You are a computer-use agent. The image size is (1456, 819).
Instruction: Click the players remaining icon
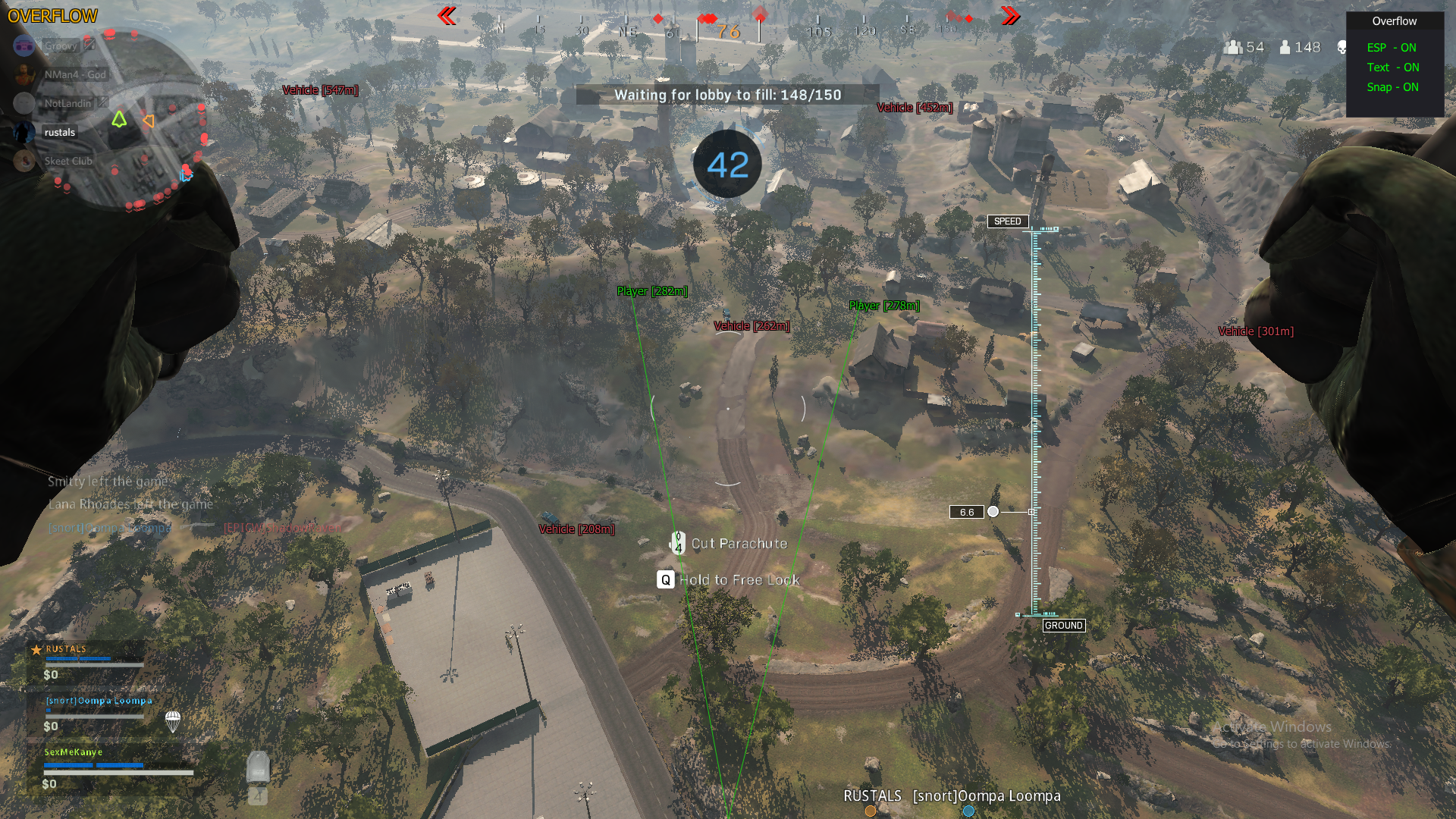[x=1285, y=47]
